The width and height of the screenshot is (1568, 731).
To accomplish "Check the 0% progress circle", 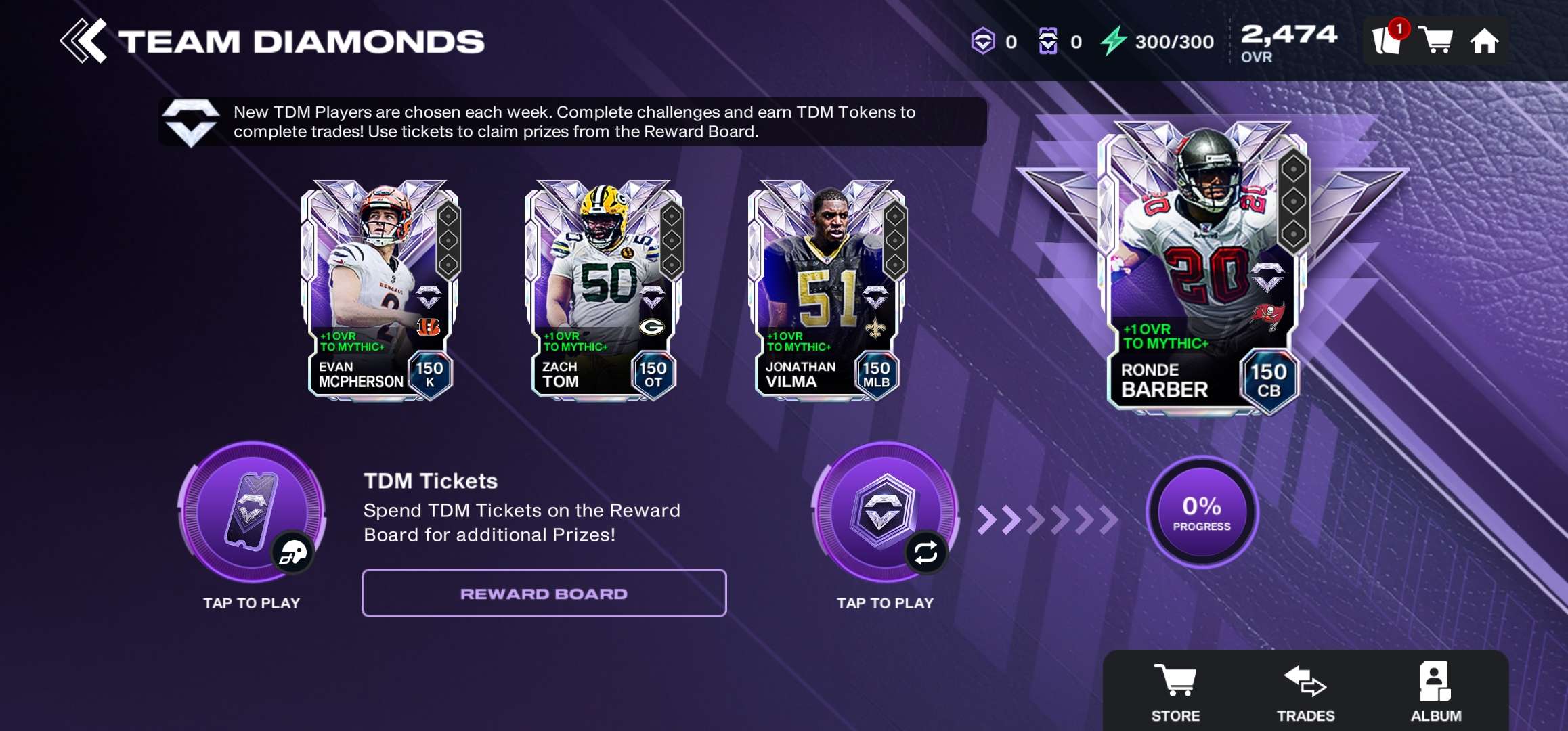I will tap(1202, 512).
